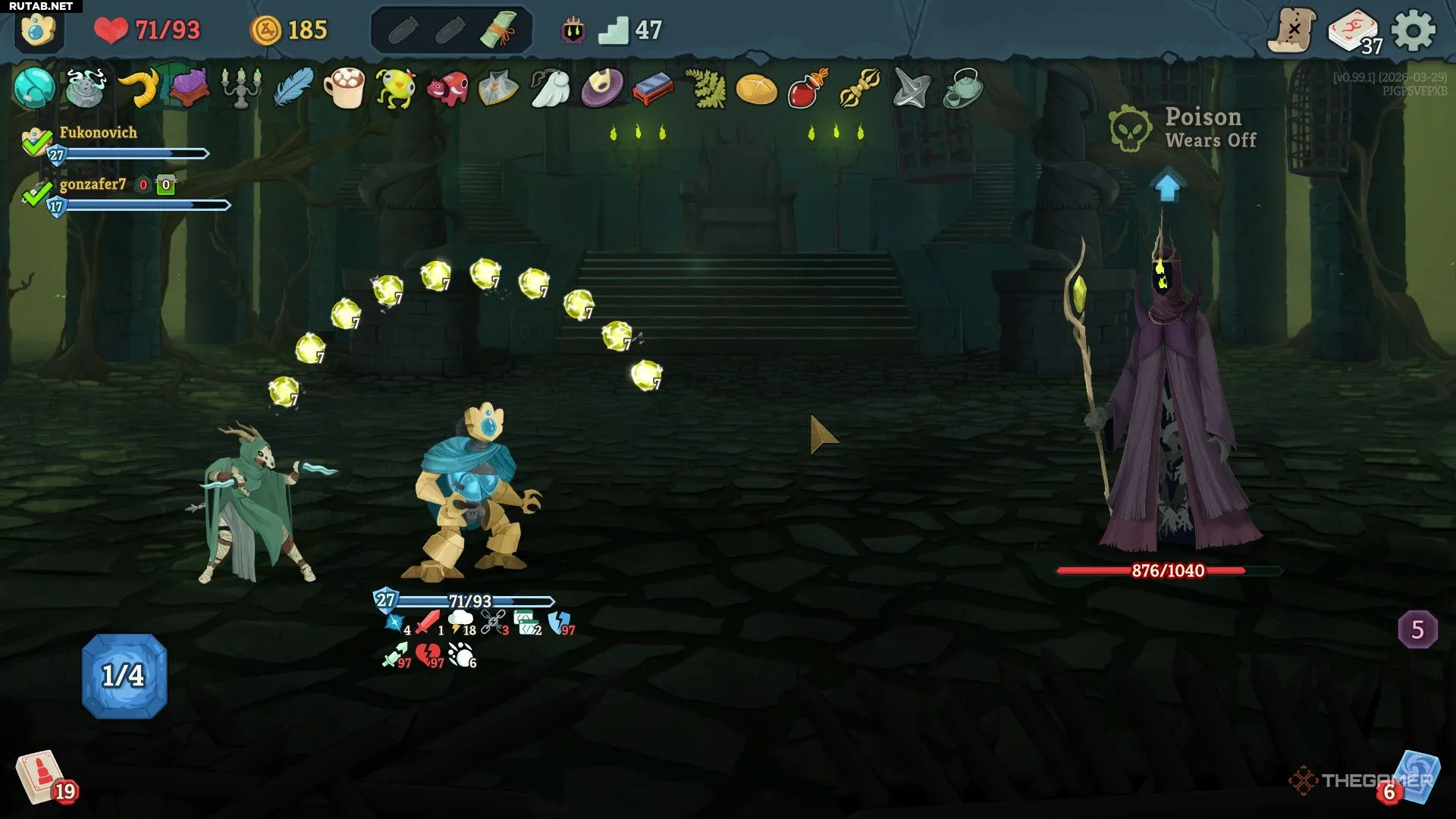Select the green fern leaf relic

click(x=705, y=89)
